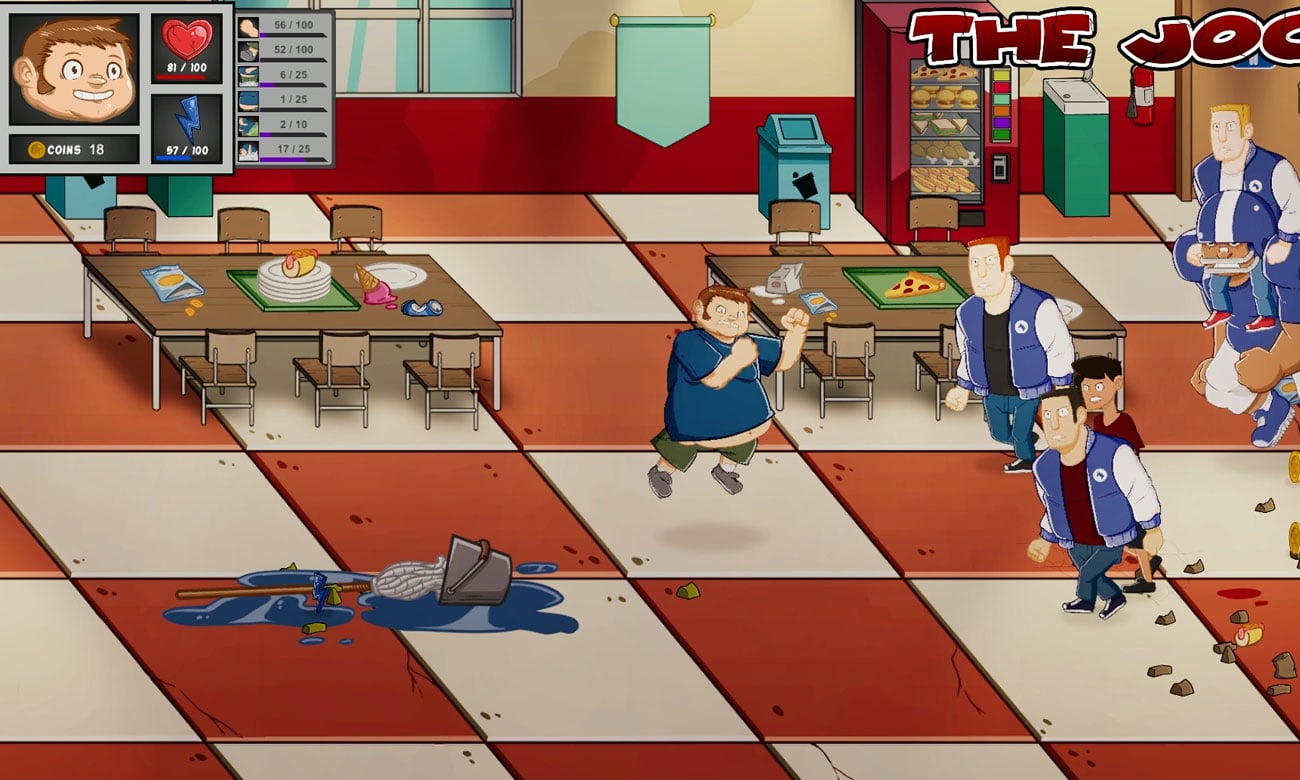
Task: Click the vending machine card reader
Action: pyautogui.click(x=999, y=168)
